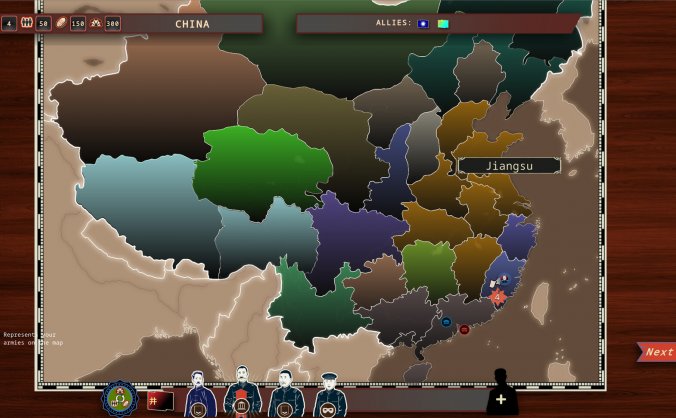This screenshot has width=676, height=418.
Task: Click the Jiangsu province label
Action: 509,166
